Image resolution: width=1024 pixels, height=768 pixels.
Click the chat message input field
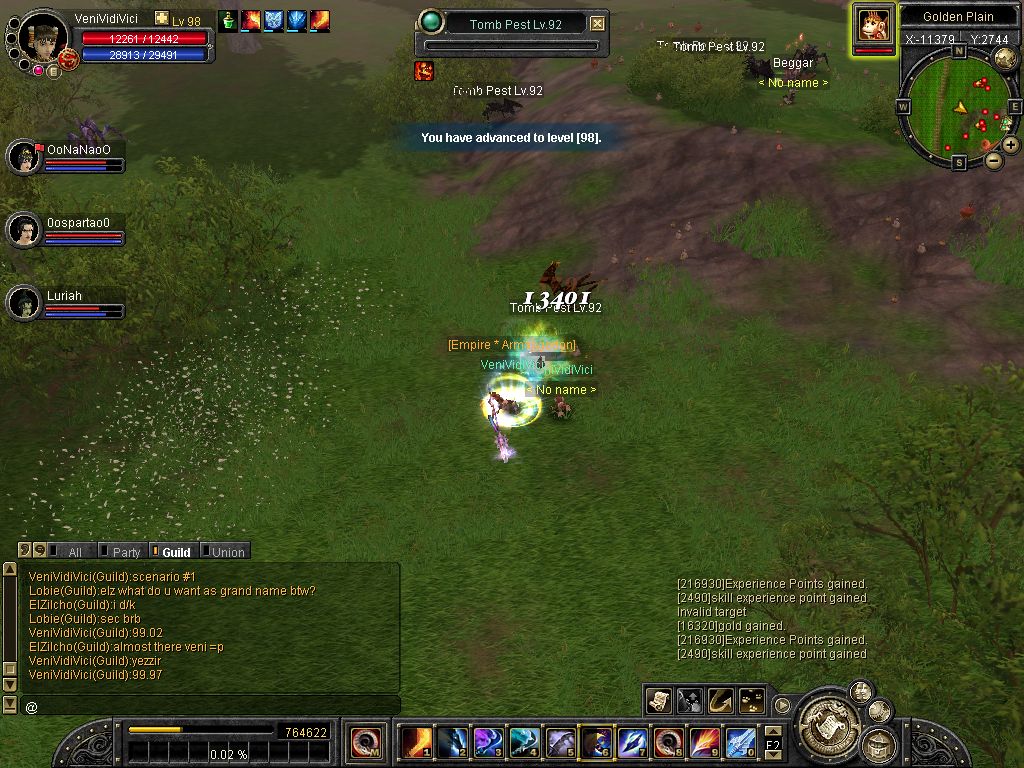pos(210,706)
